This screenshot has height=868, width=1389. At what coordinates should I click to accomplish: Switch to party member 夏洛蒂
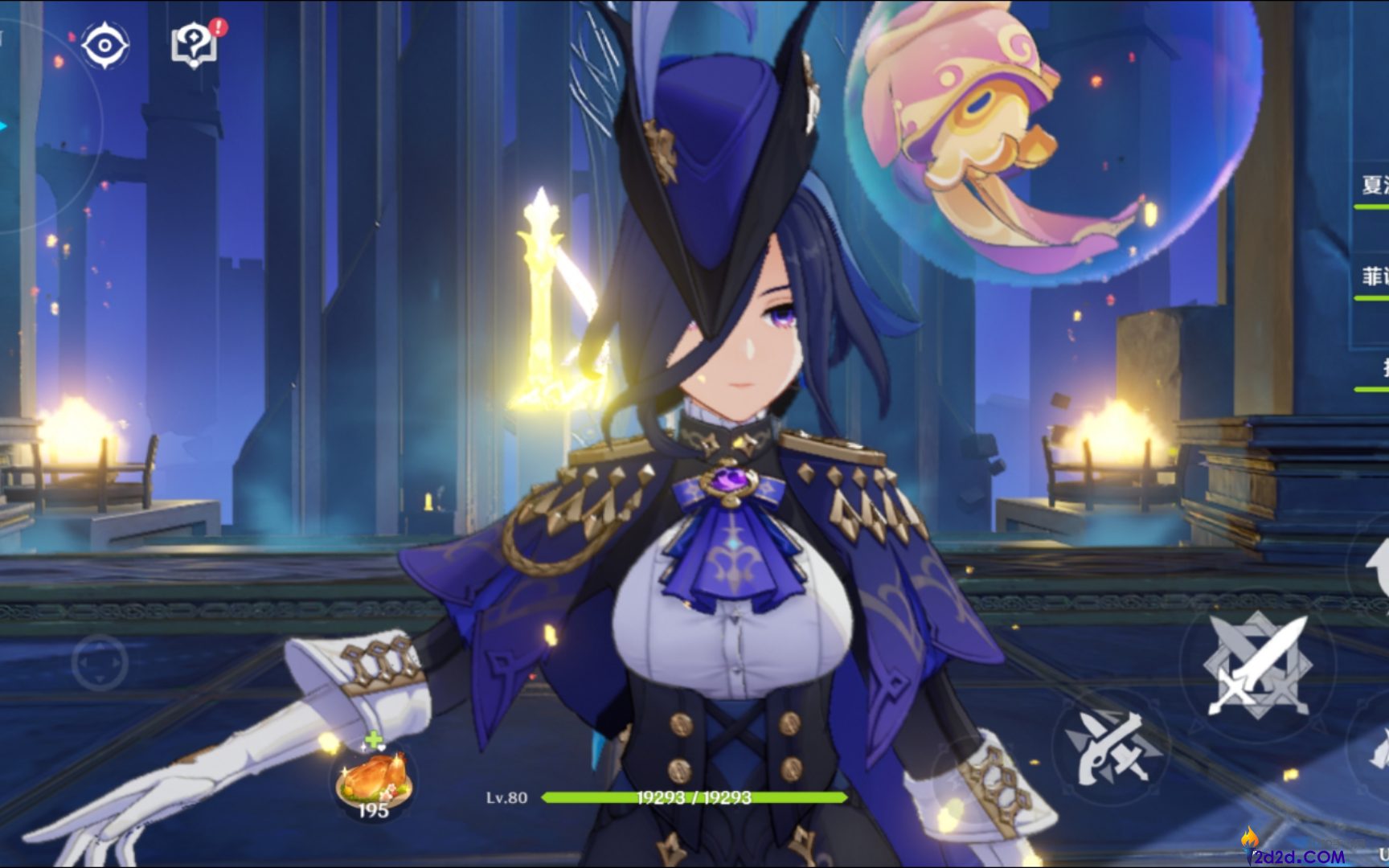click(x=1374, y=186)
